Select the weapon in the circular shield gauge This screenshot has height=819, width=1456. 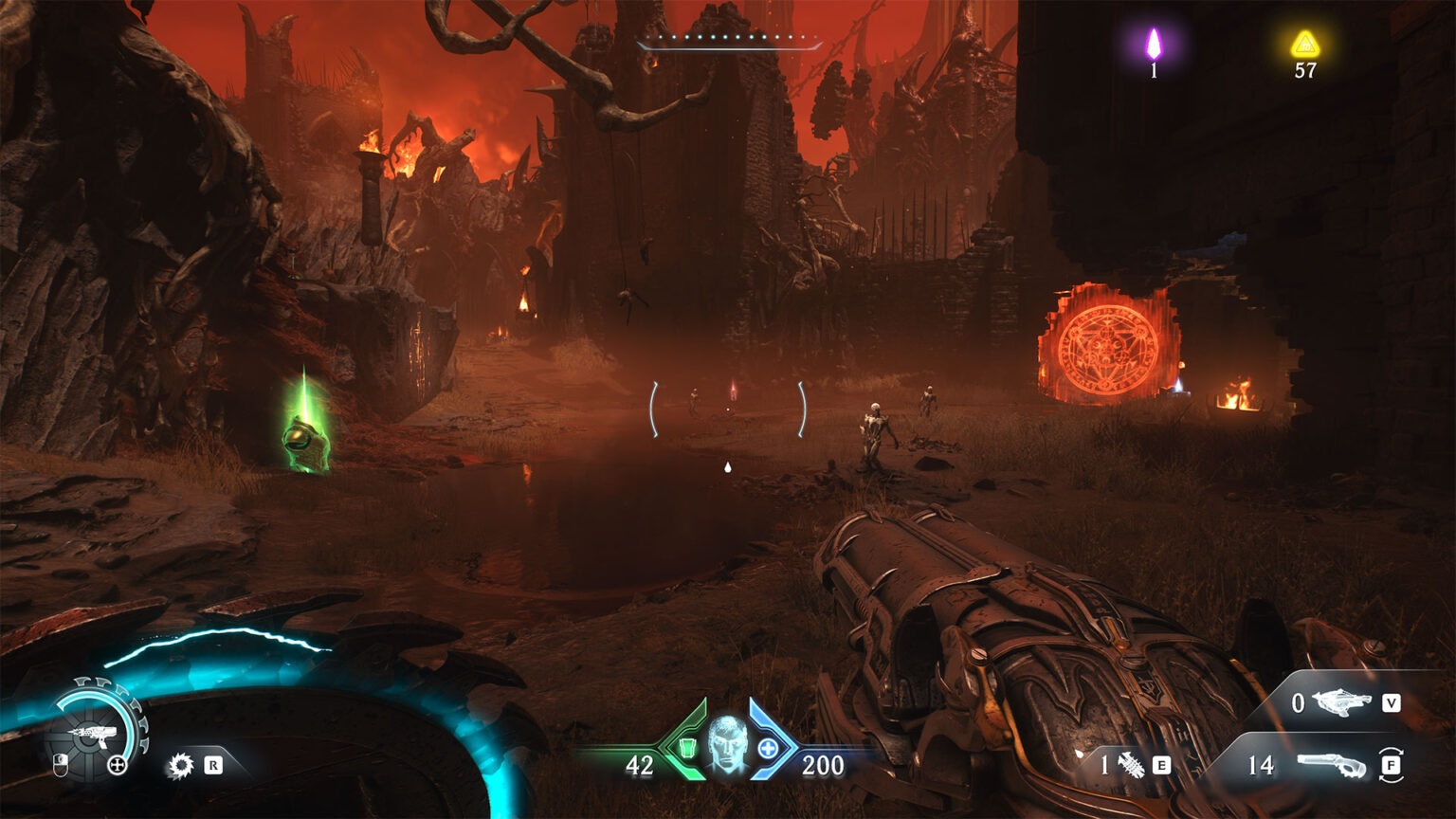coord(94,735)
